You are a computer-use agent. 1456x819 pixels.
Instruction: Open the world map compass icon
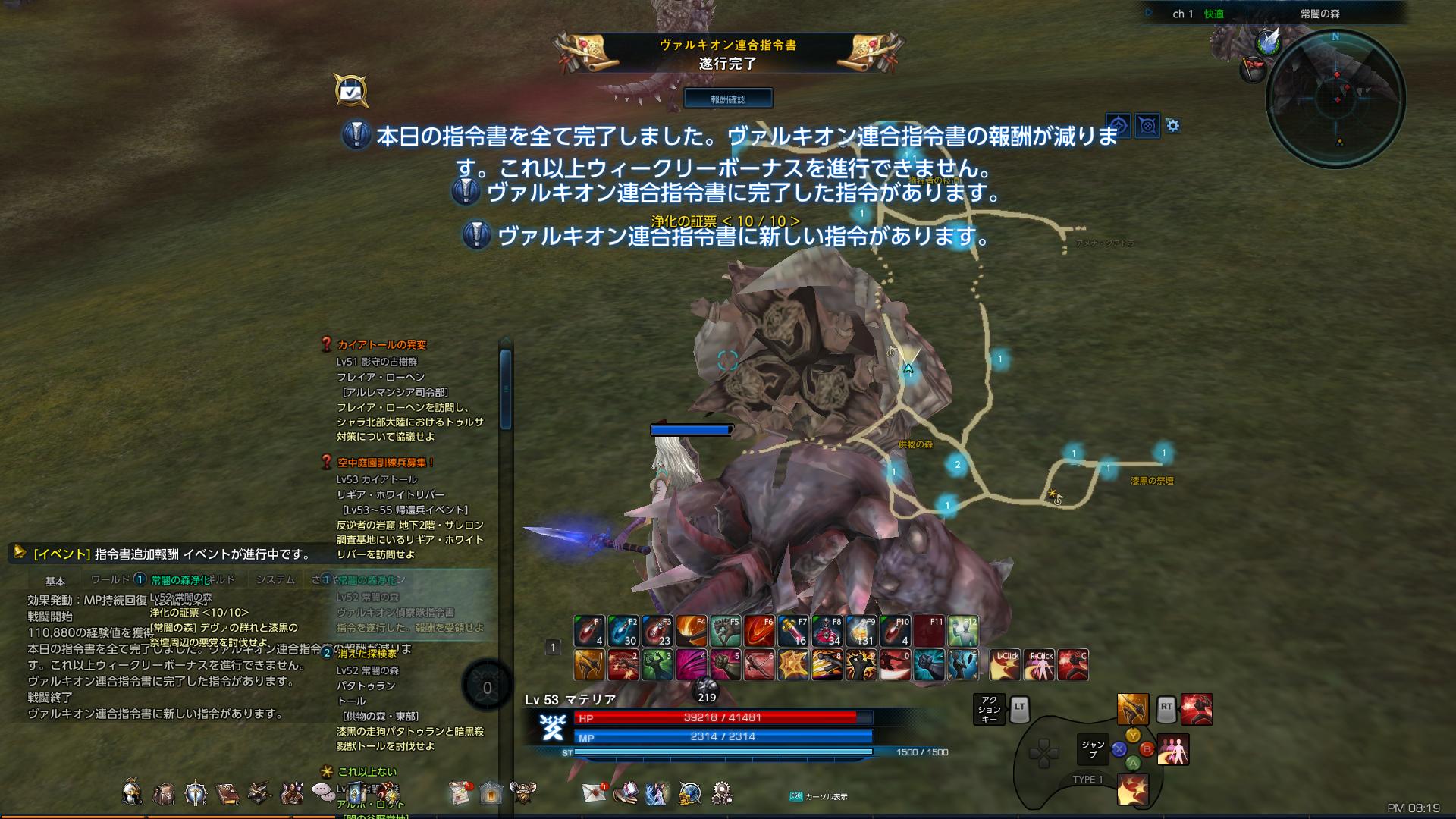(x=689, y=792)
